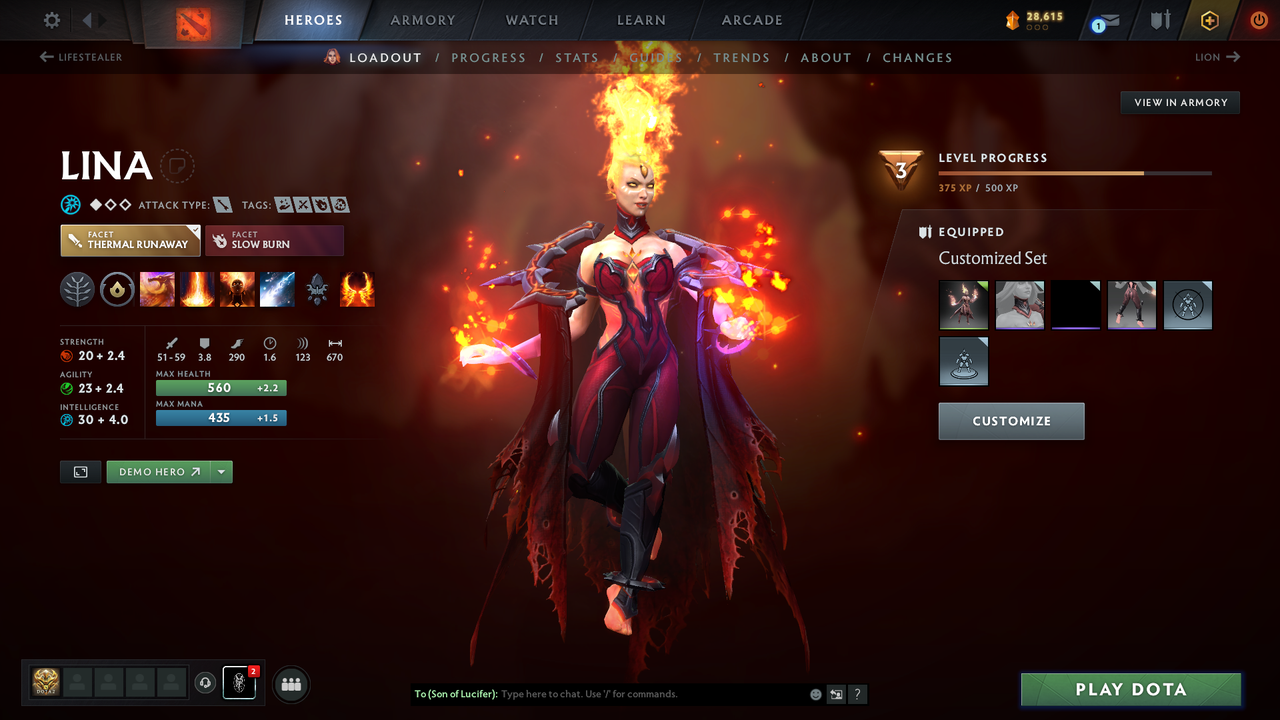Open the Arcade menu

(751, 19)
